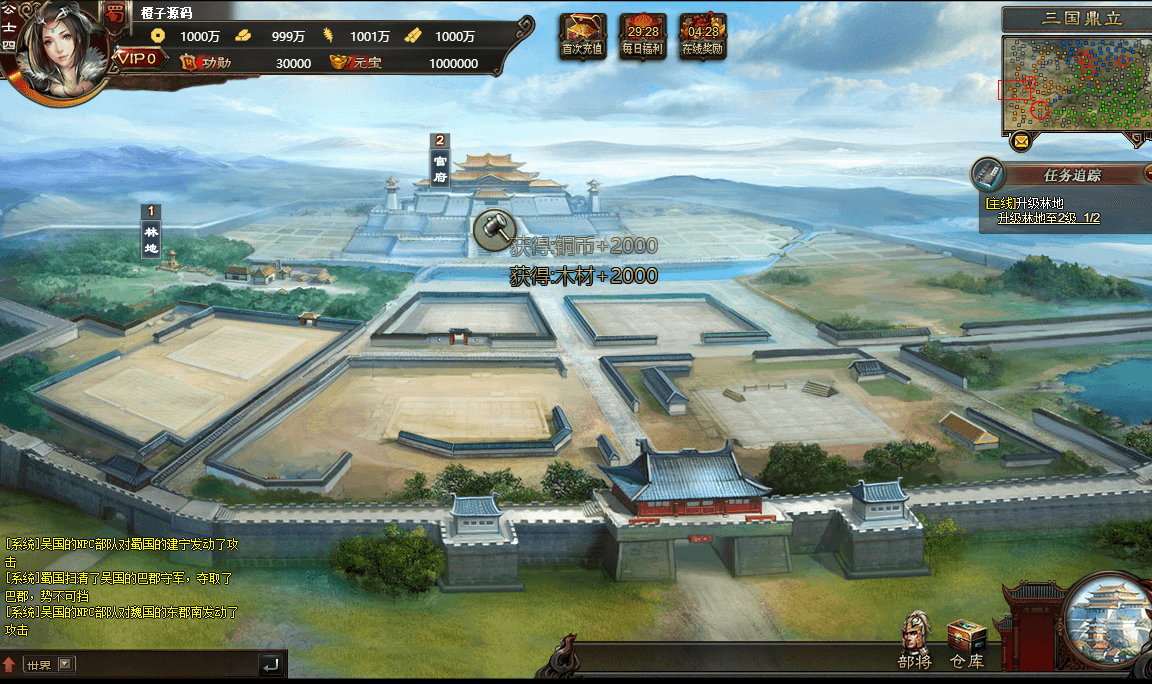Collapse the 任务追踪 quest tracker panel
1152x684 pixels.
click(1147, 174)
